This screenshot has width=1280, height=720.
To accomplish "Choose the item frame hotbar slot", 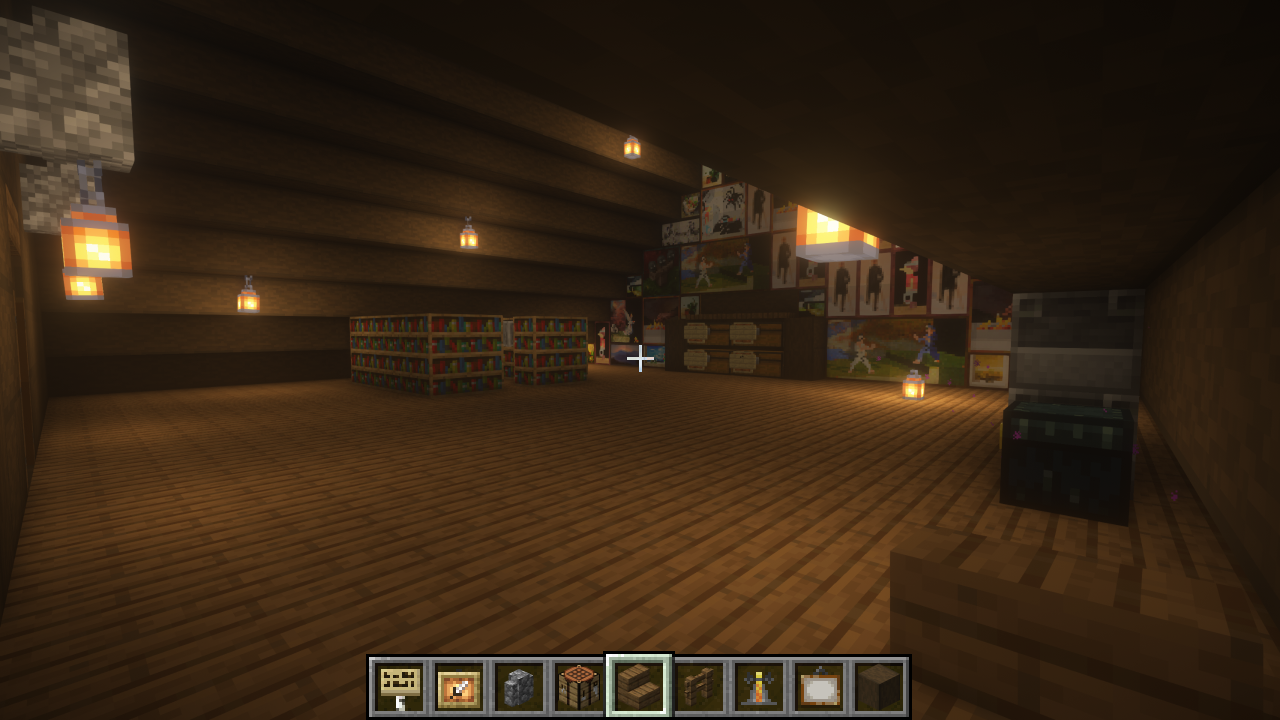I will click(460, 687).
